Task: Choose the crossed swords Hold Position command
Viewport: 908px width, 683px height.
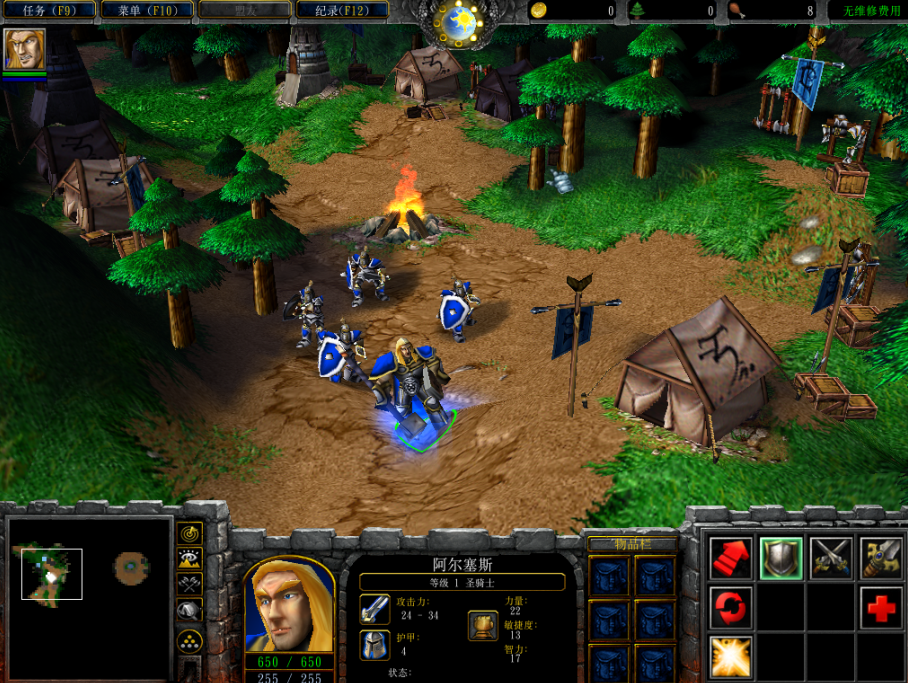Action: (831, 557)
